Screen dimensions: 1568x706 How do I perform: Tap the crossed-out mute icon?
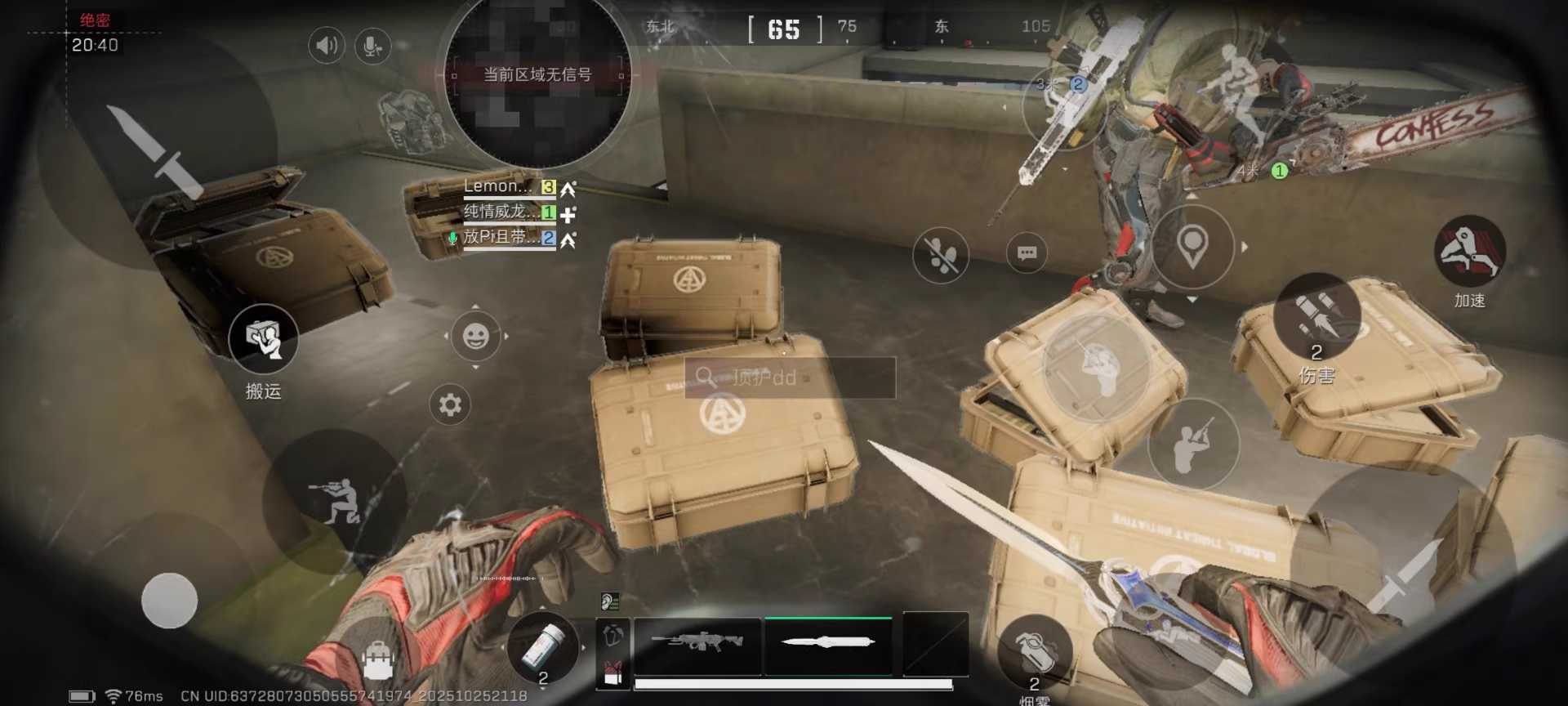(941, 255)
